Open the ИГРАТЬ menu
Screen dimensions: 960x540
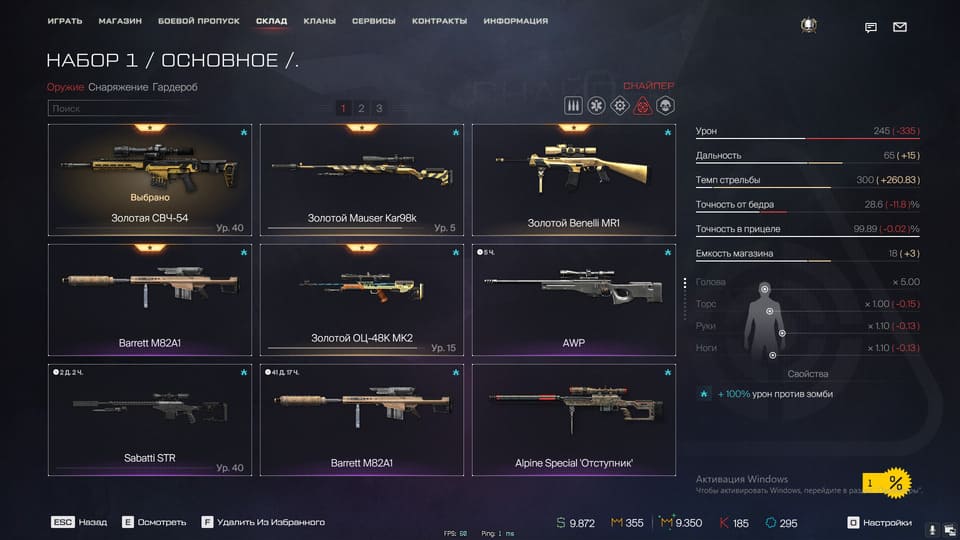[x=65, y=21]
